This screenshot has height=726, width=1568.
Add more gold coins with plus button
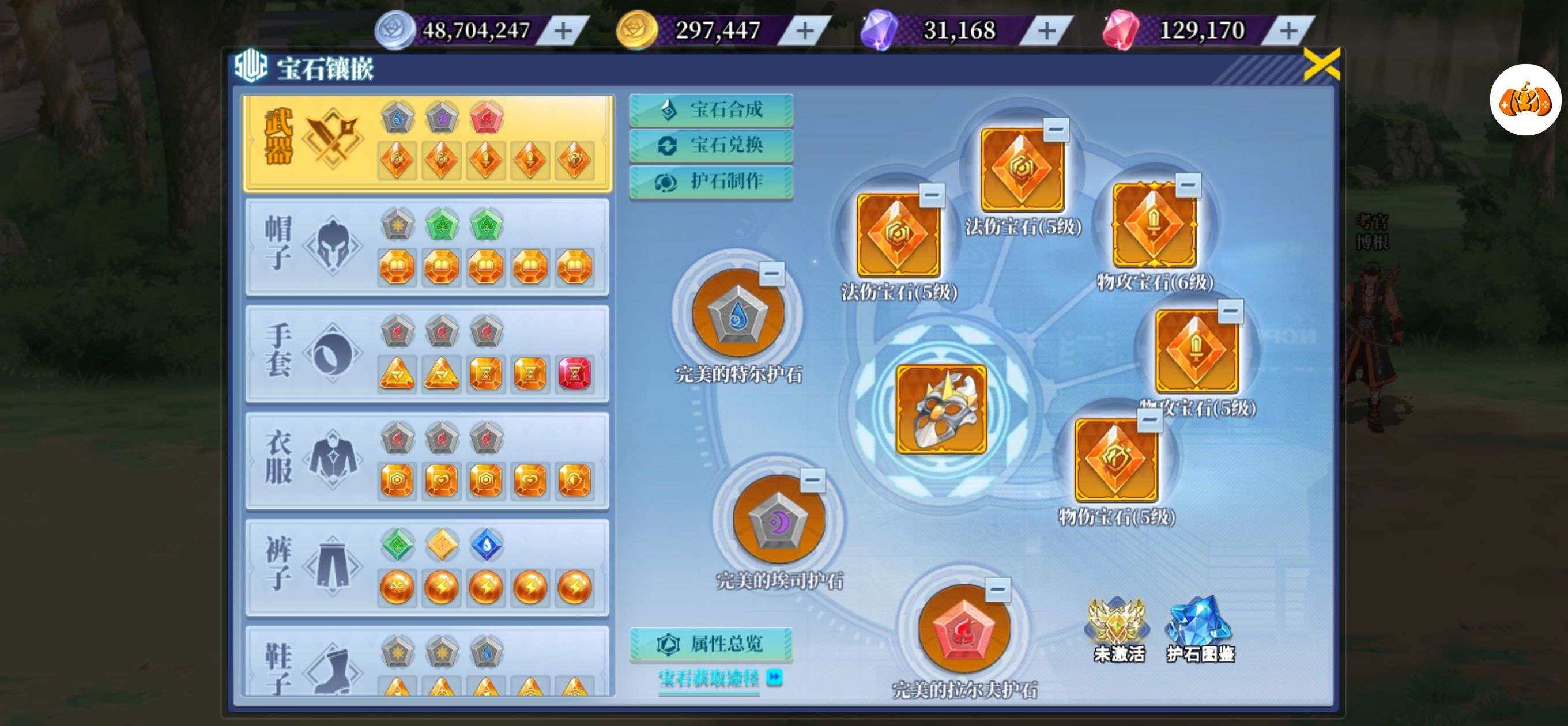click(805, 31)
